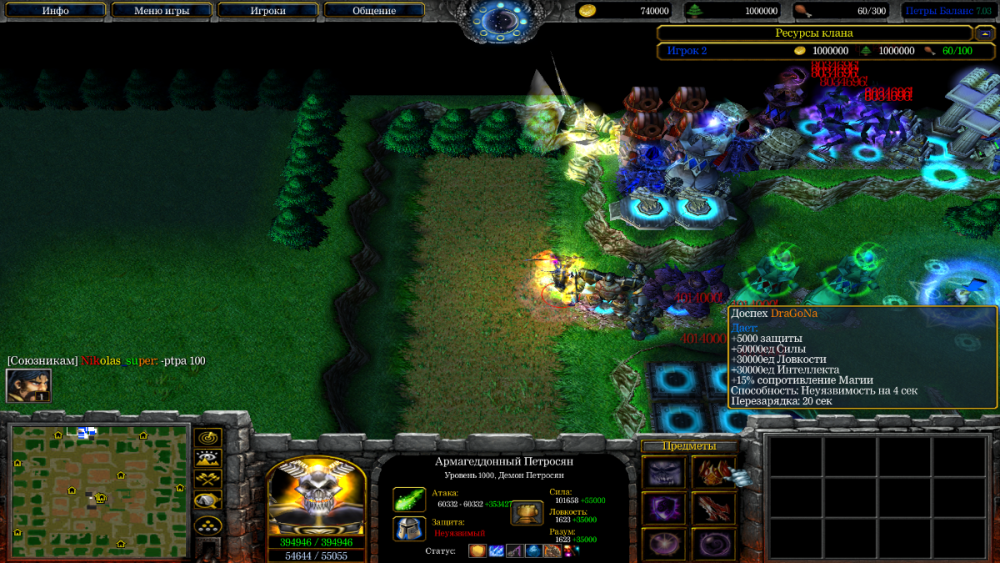The image size is (1000, 563).
Task: Click the bearded ally chat portrait
Action: click(28, 386)
